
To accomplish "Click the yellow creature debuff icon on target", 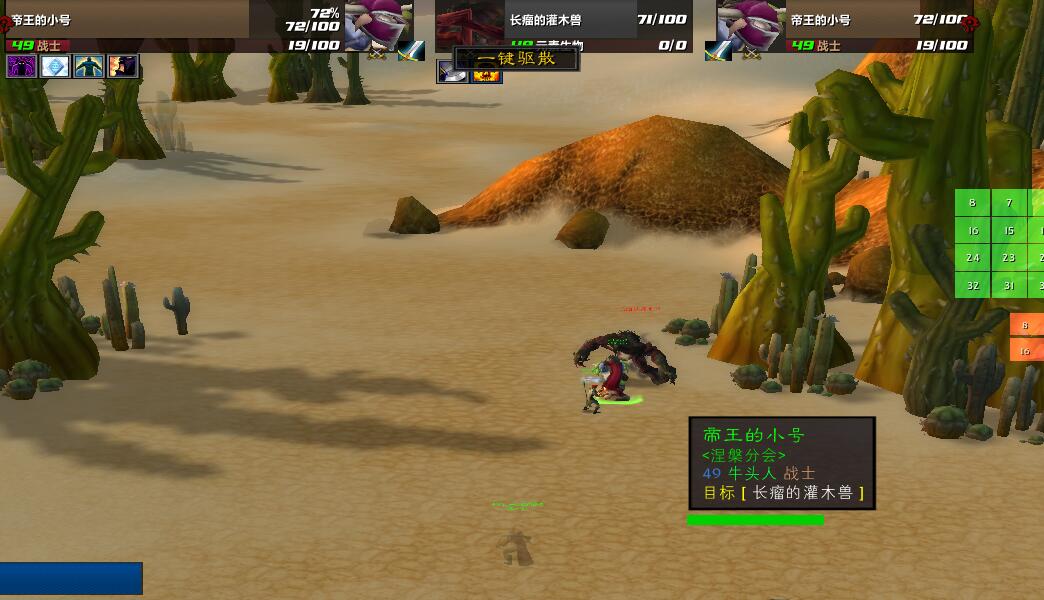I will point(487,75).
